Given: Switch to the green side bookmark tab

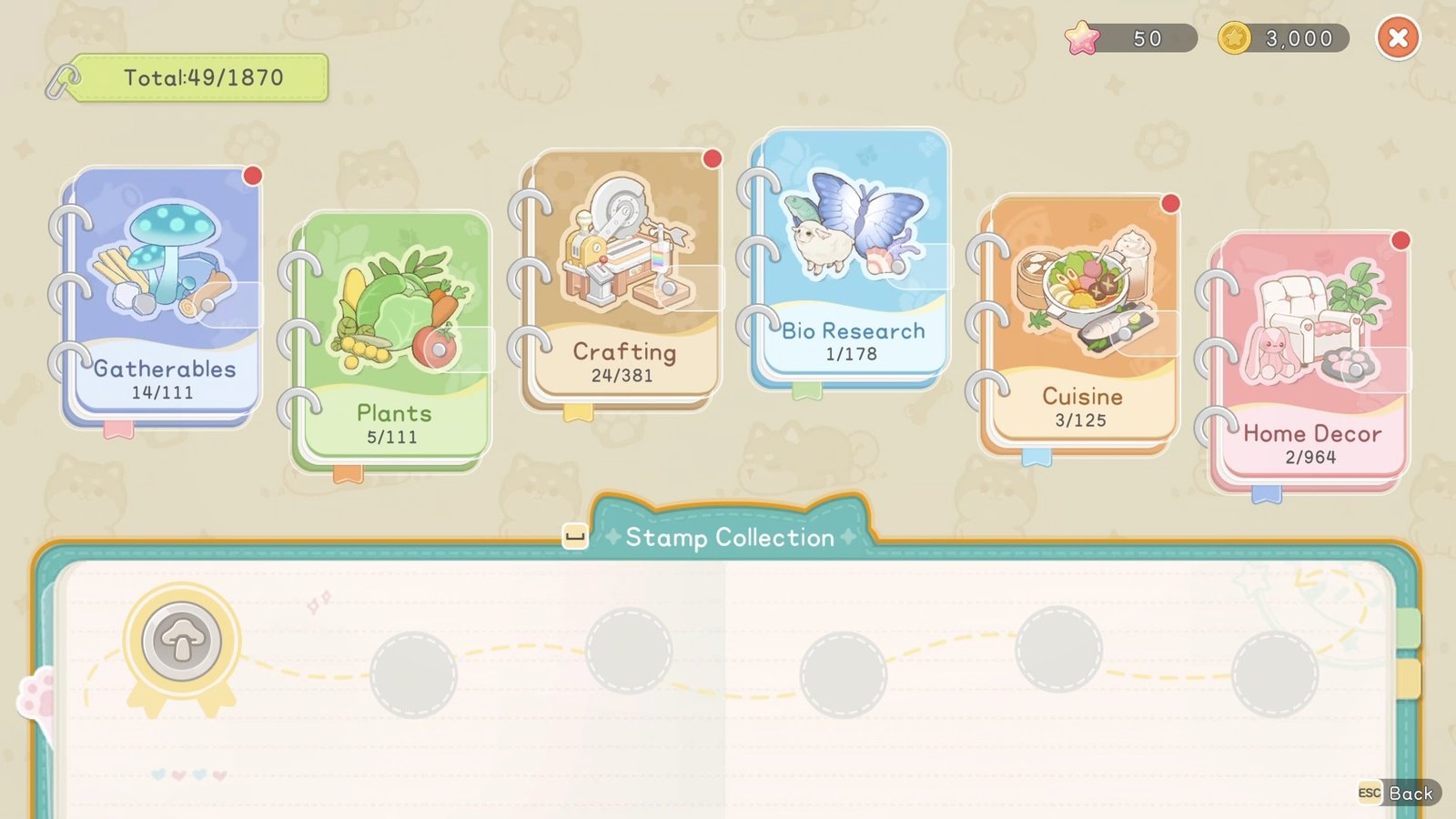Looking at the screenshot, I should coord(1409,628).
